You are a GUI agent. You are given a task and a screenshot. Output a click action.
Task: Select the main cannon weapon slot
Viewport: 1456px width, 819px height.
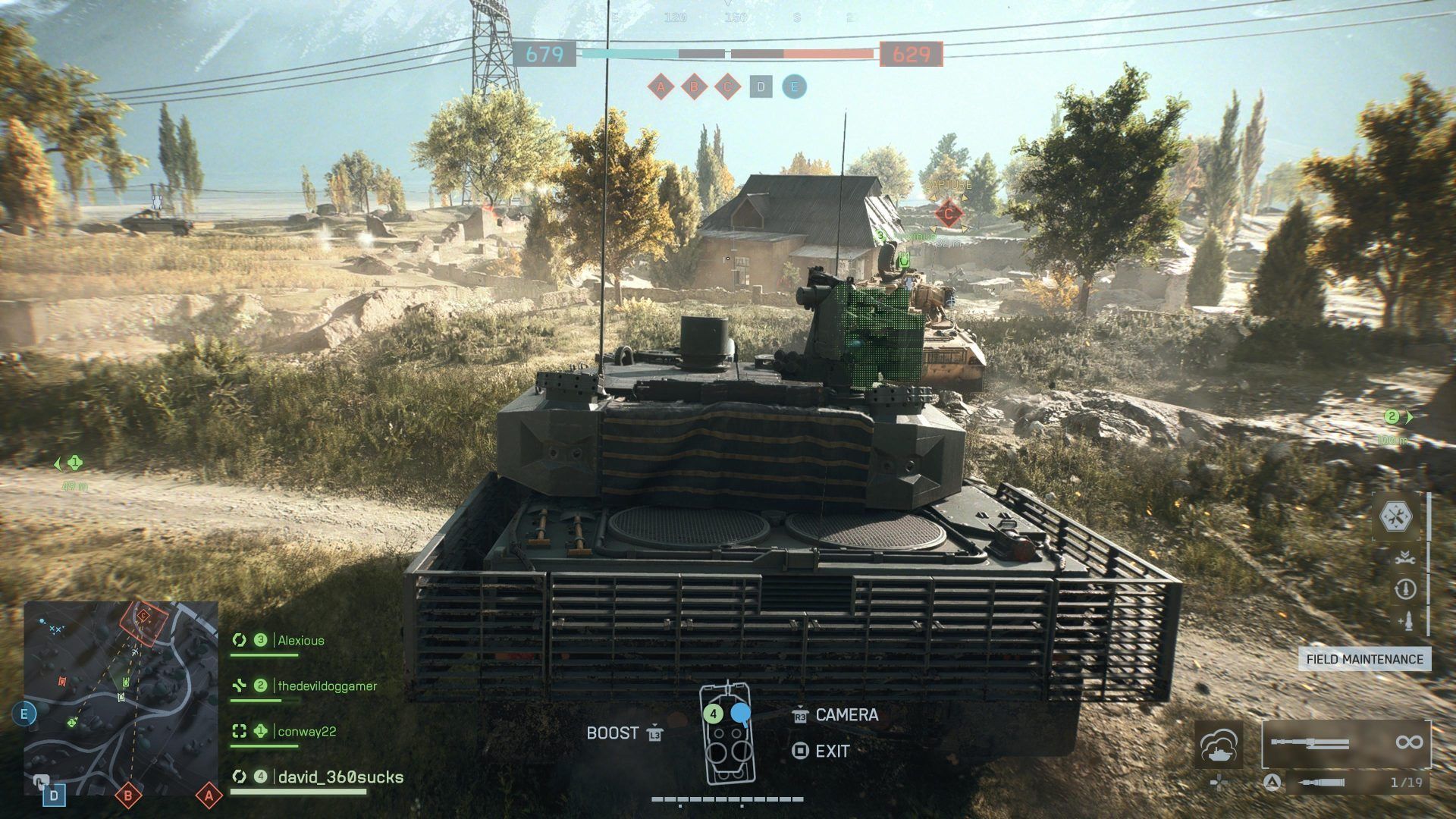(1346, 742)
